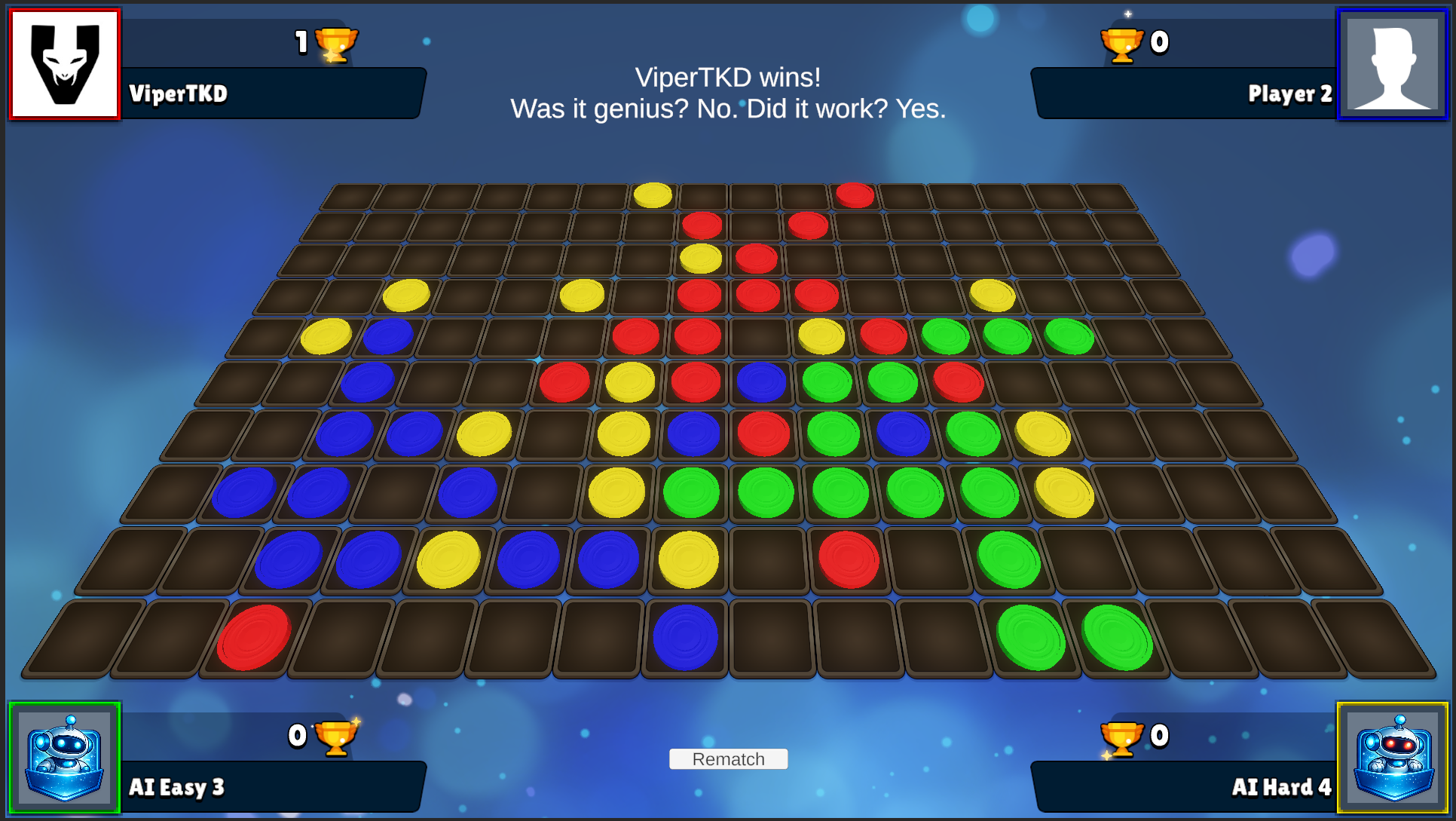Image resolution: width=1456 pixels, height=821 pixels.
Task: Click the ViperTKD skull avatar icon
Action: click(x=63, y=63)
